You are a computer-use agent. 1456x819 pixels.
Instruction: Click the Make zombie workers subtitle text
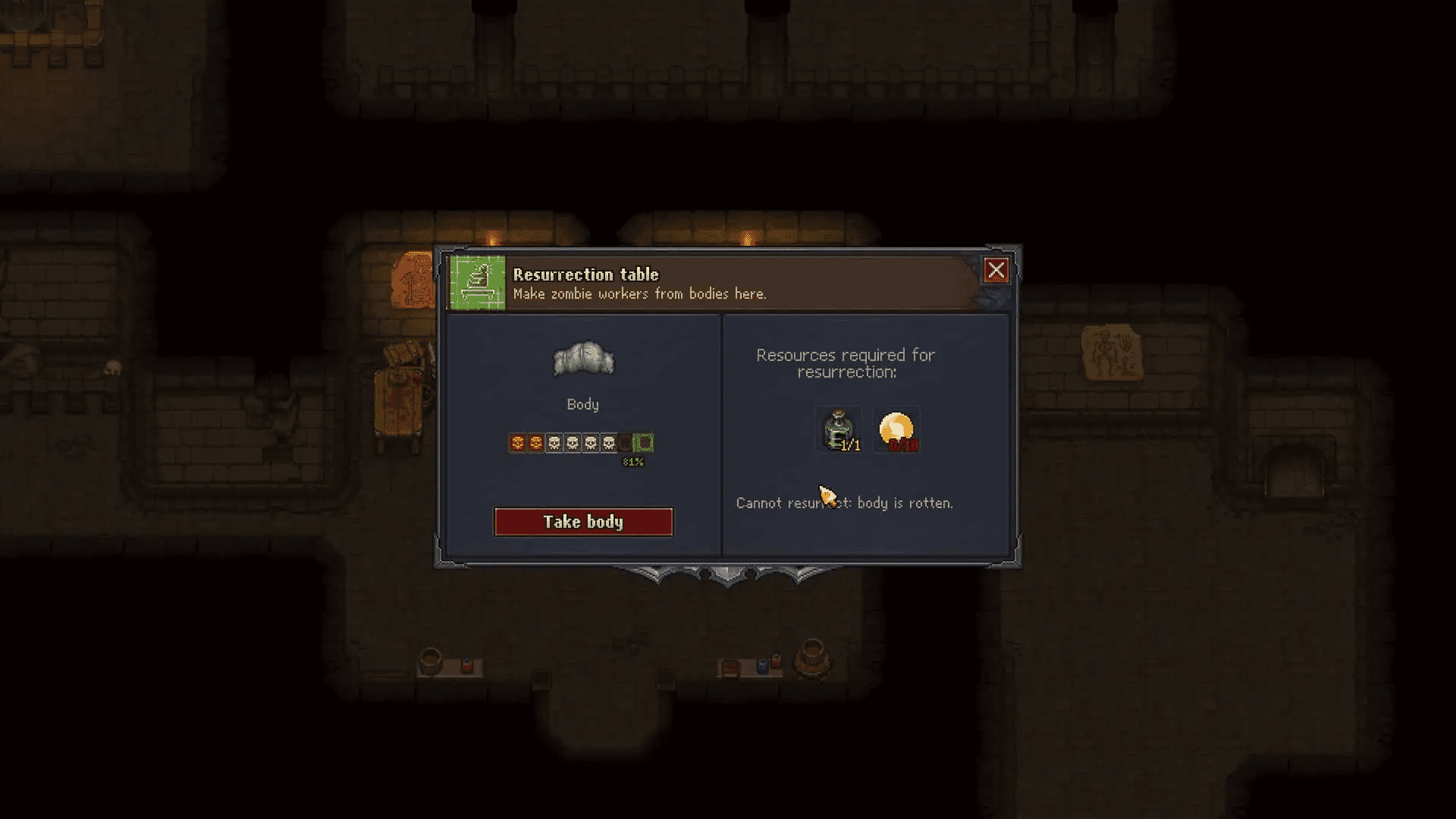(x=639, y=294)
